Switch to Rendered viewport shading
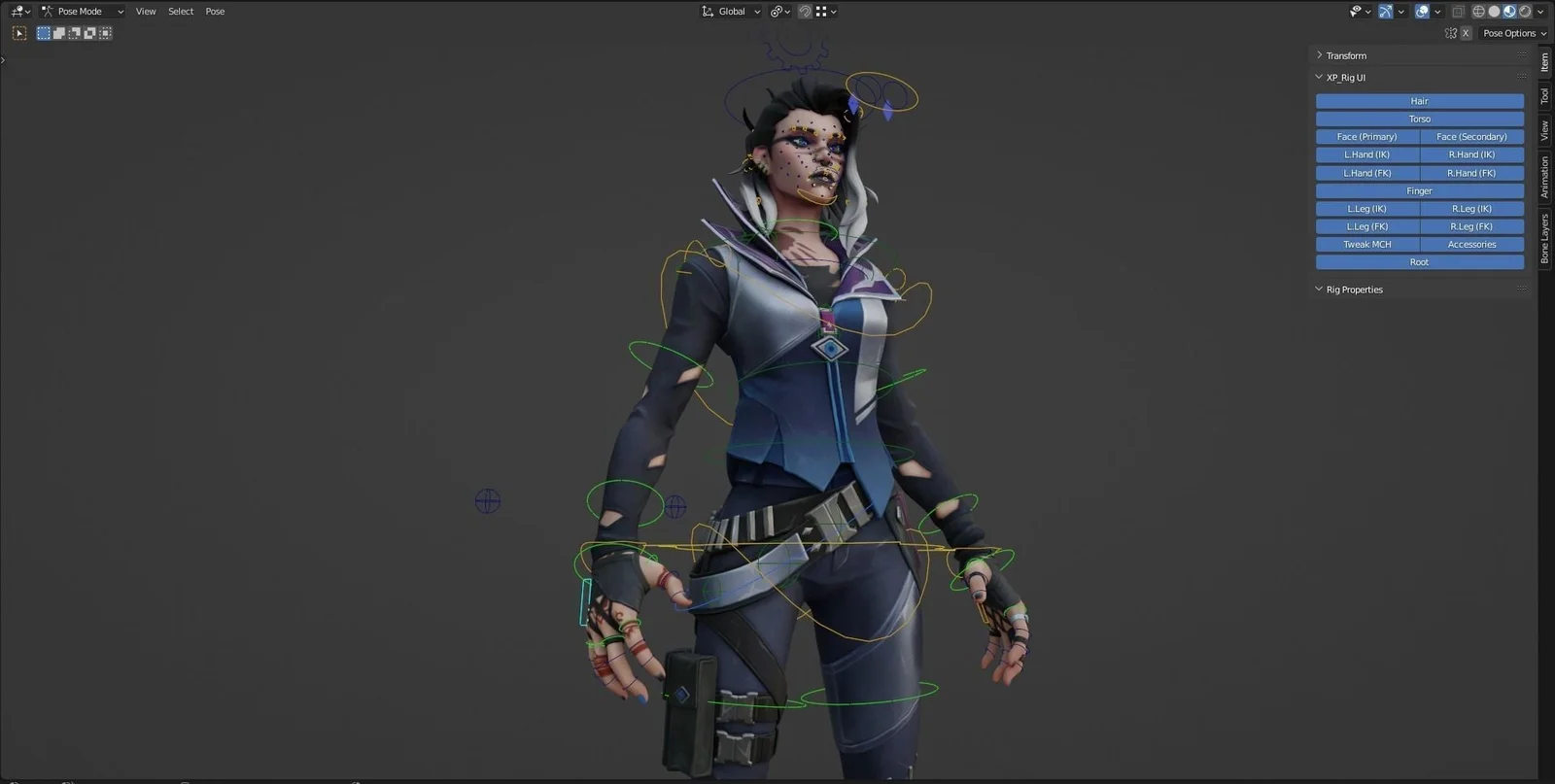 point(1524,11)
